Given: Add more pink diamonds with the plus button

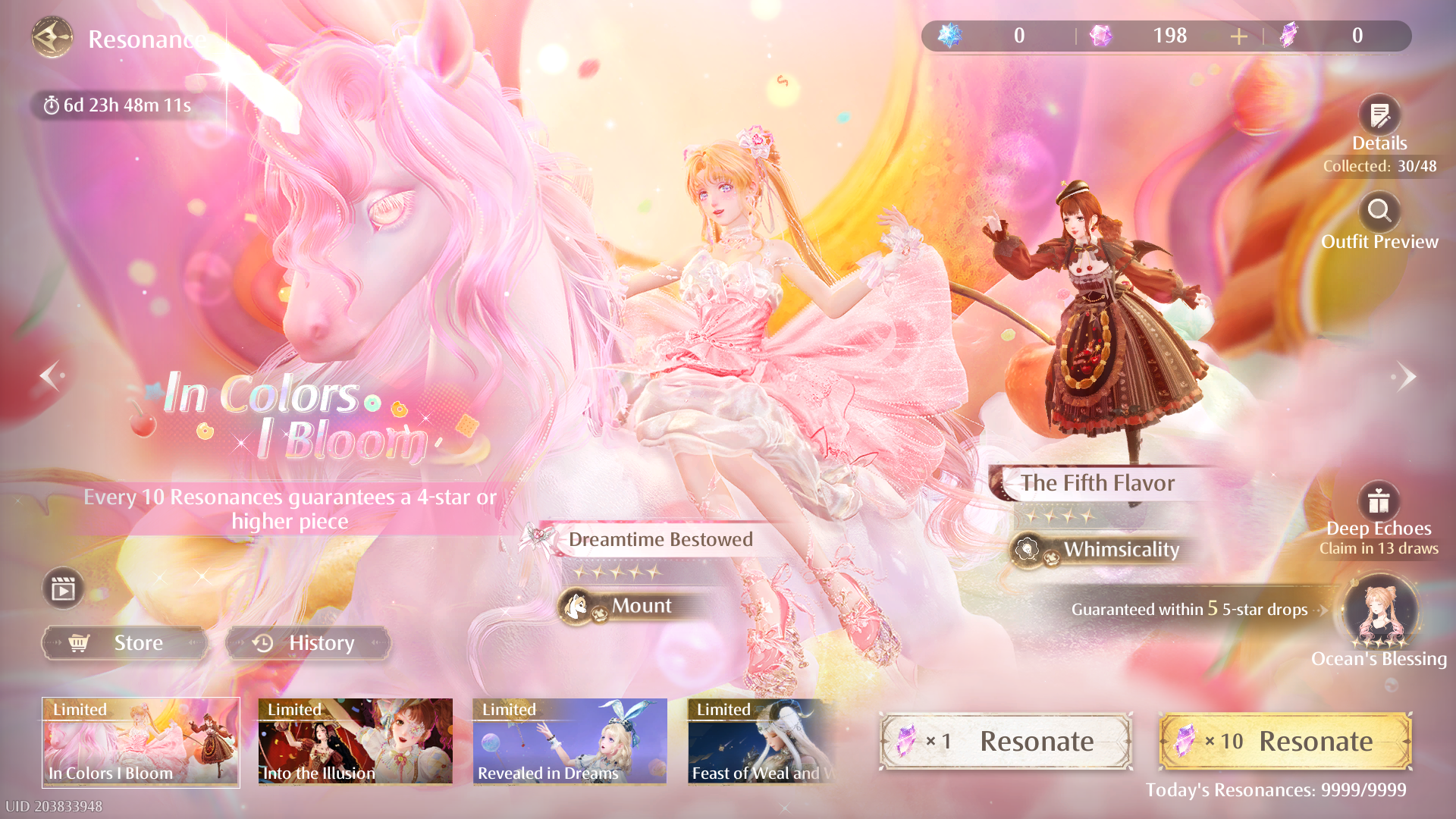Looking at the screenshot, I should 1238,36.
